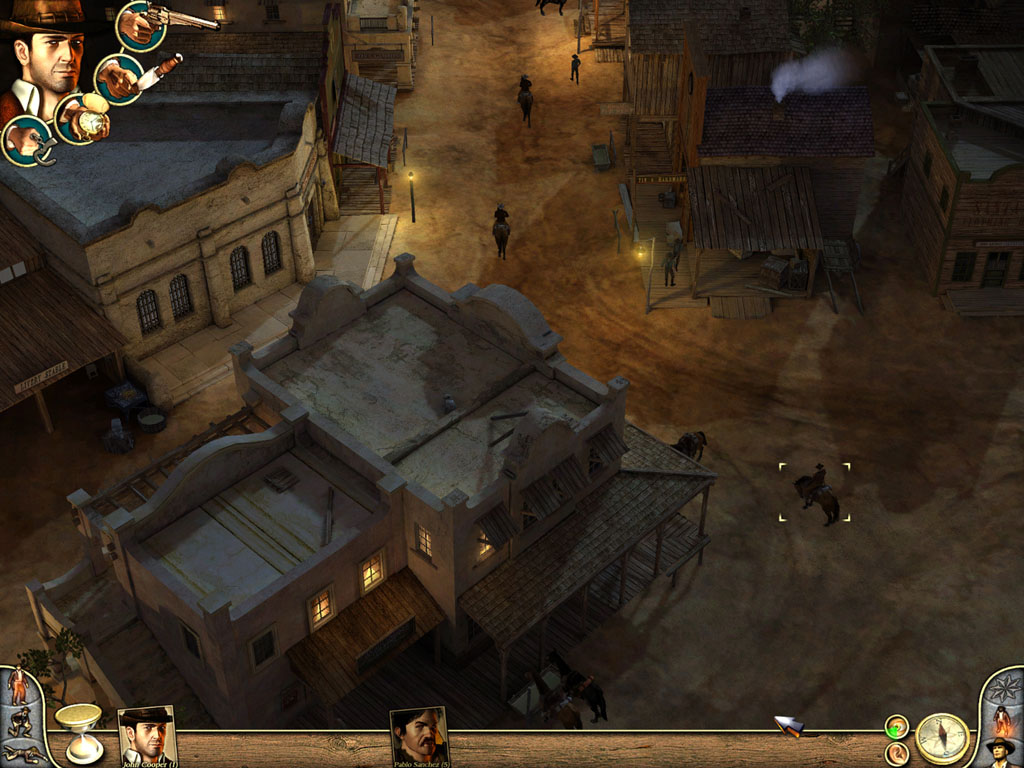The height and width of the screenshot is (768, 1024).
Task: Click the glowing orange figure icon
Action: tap(1001, 719)
